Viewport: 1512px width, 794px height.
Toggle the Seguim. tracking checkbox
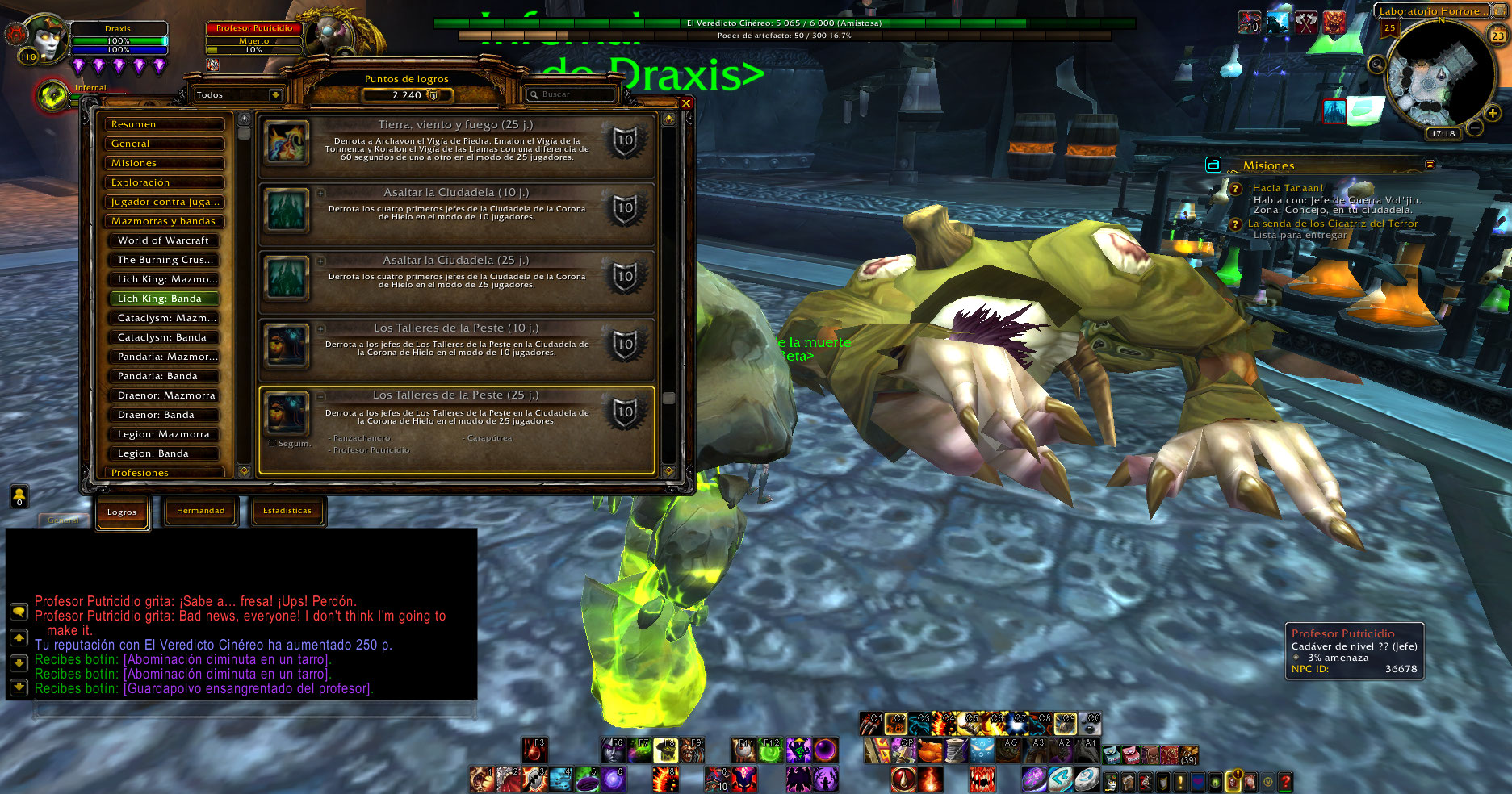(272, 443)
